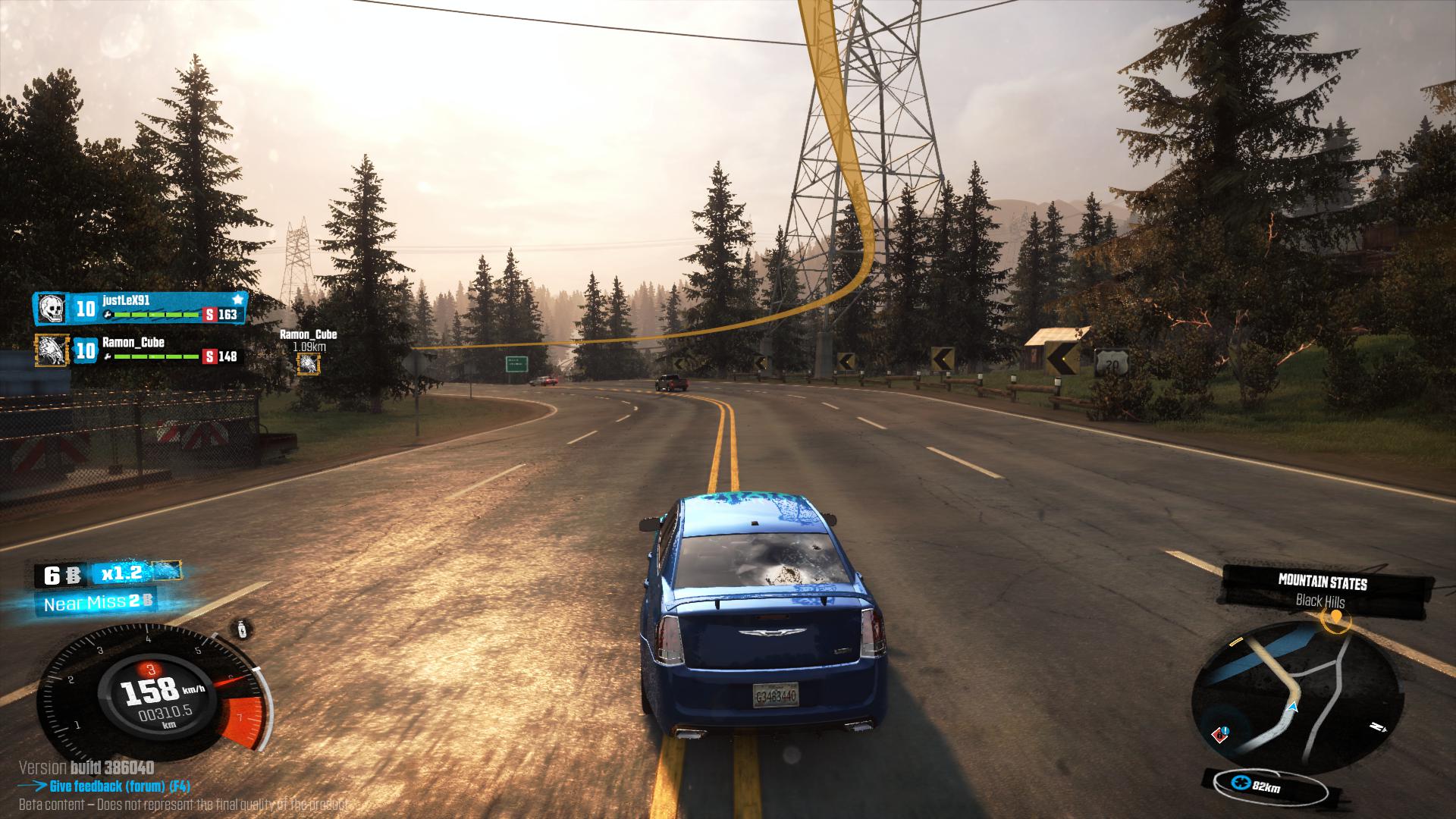Viewport: 1456px width, 819px height.
Task: Select the orange waypoint pin on minimap
Action: coord(1335,620)
